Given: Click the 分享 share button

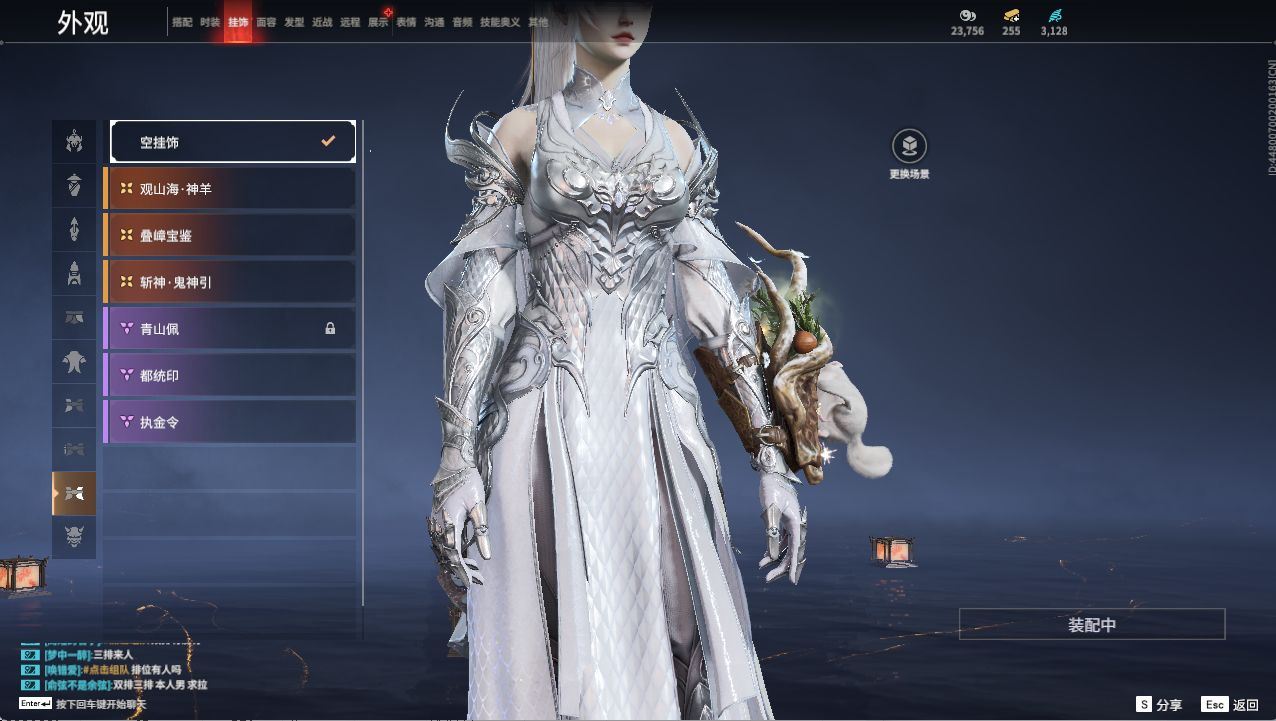Looking at the screenshot, I should [1160, 705].
